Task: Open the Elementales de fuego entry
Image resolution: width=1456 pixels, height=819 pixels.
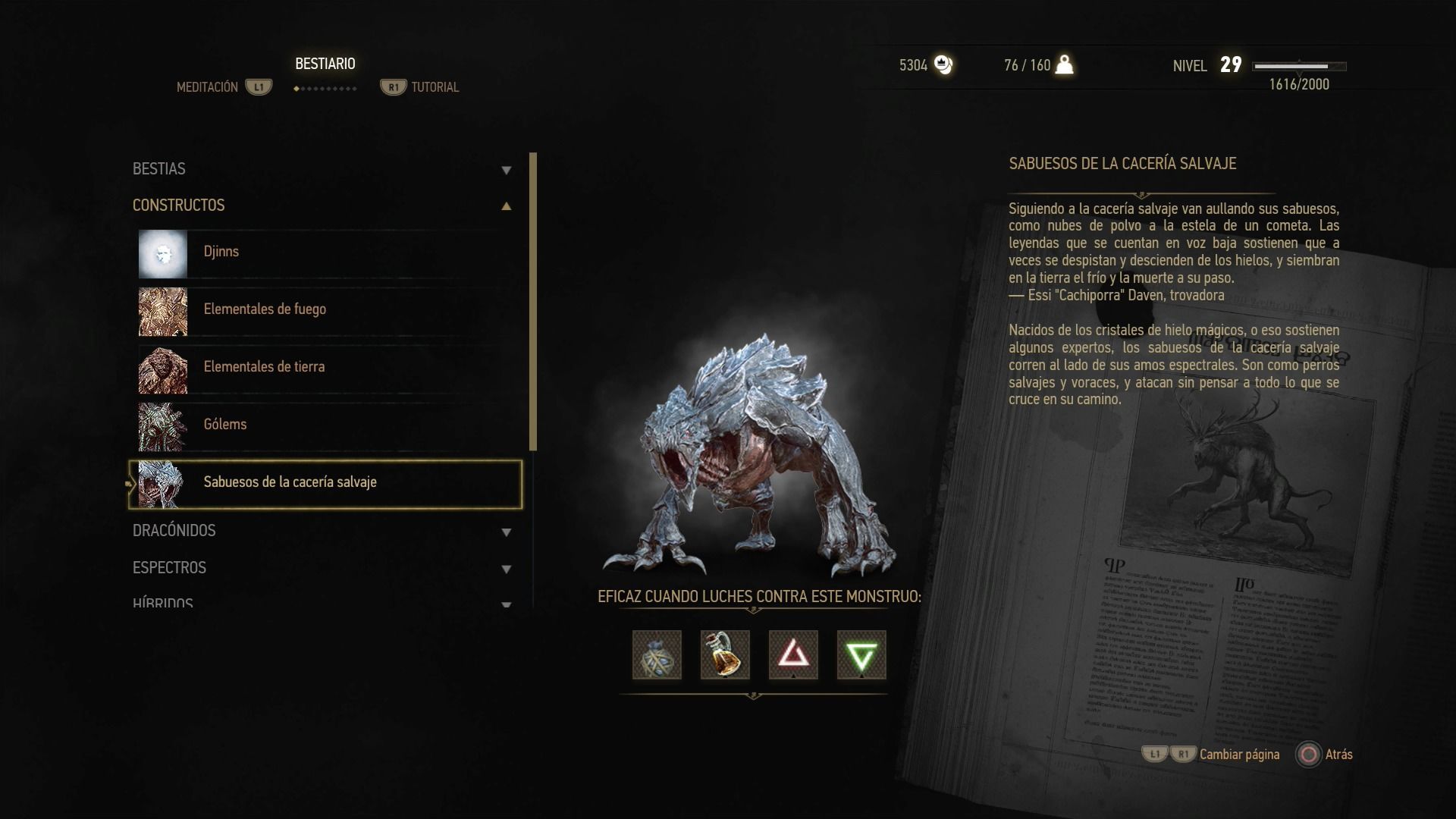Action: [326, 310]
